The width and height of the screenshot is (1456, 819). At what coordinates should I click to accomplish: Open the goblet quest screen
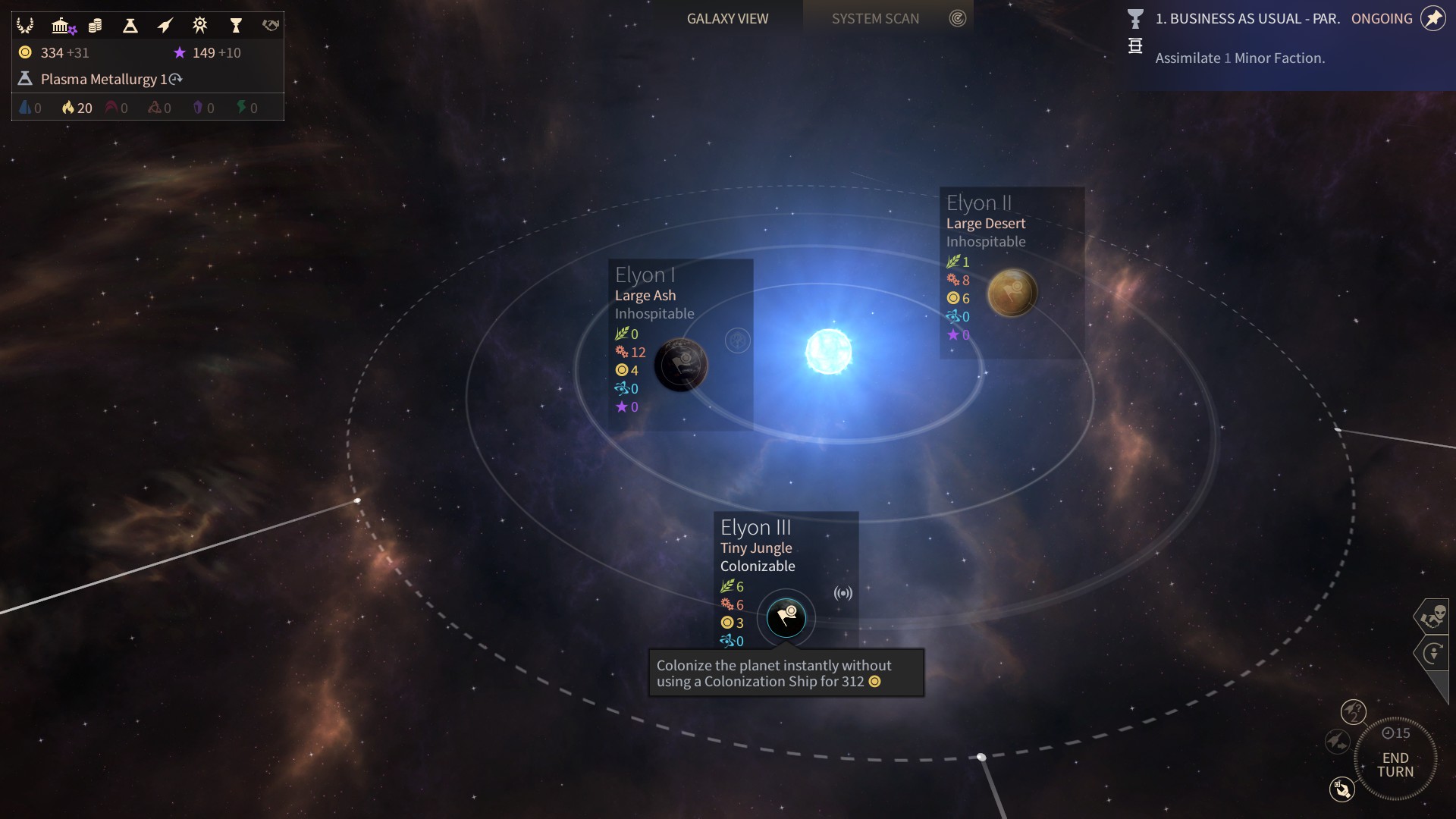(236, 26)
